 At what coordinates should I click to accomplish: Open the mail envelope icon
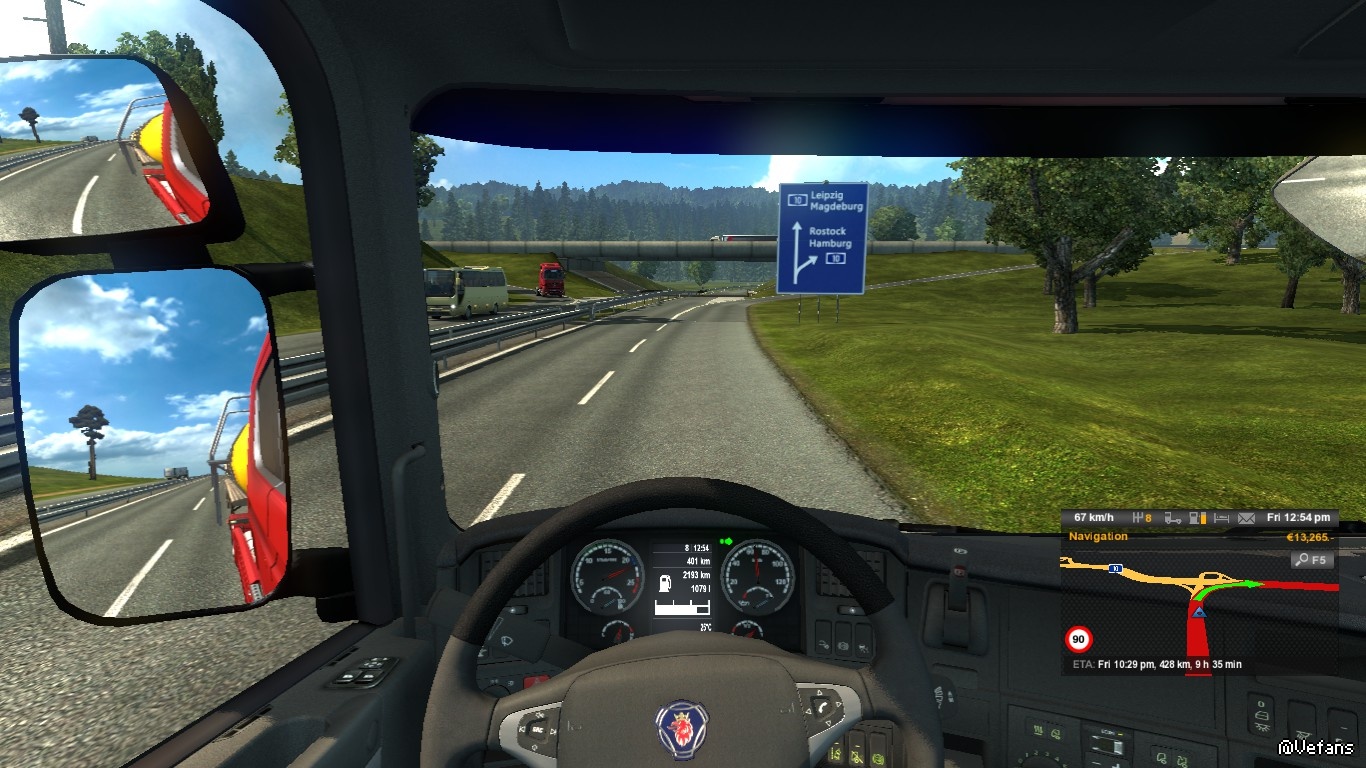1246,518
